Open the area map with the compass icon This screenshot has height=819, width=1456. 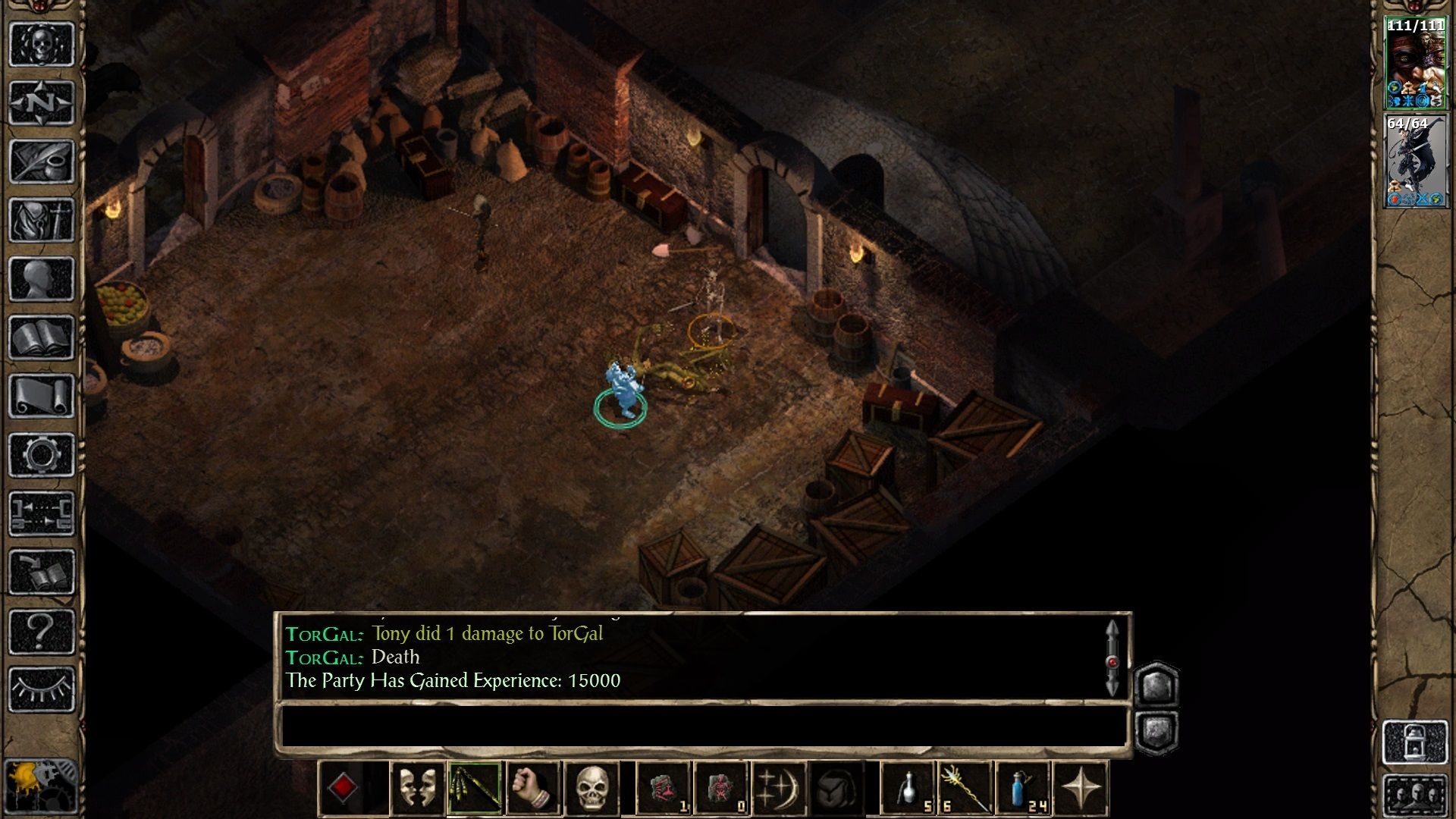(42, 102)
